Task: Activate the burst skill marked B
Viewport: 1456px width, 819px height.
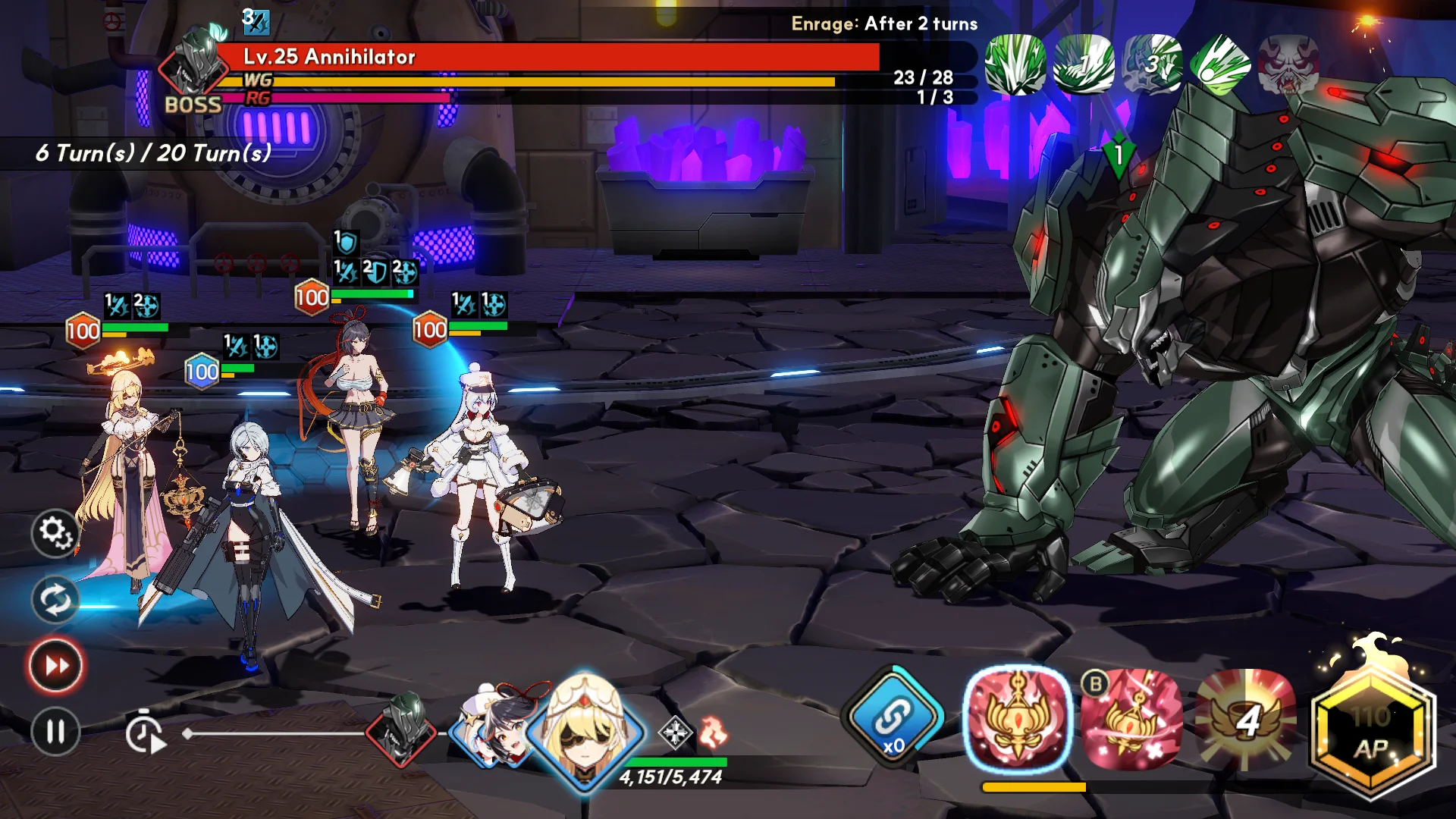Action: coord(1131,719)
